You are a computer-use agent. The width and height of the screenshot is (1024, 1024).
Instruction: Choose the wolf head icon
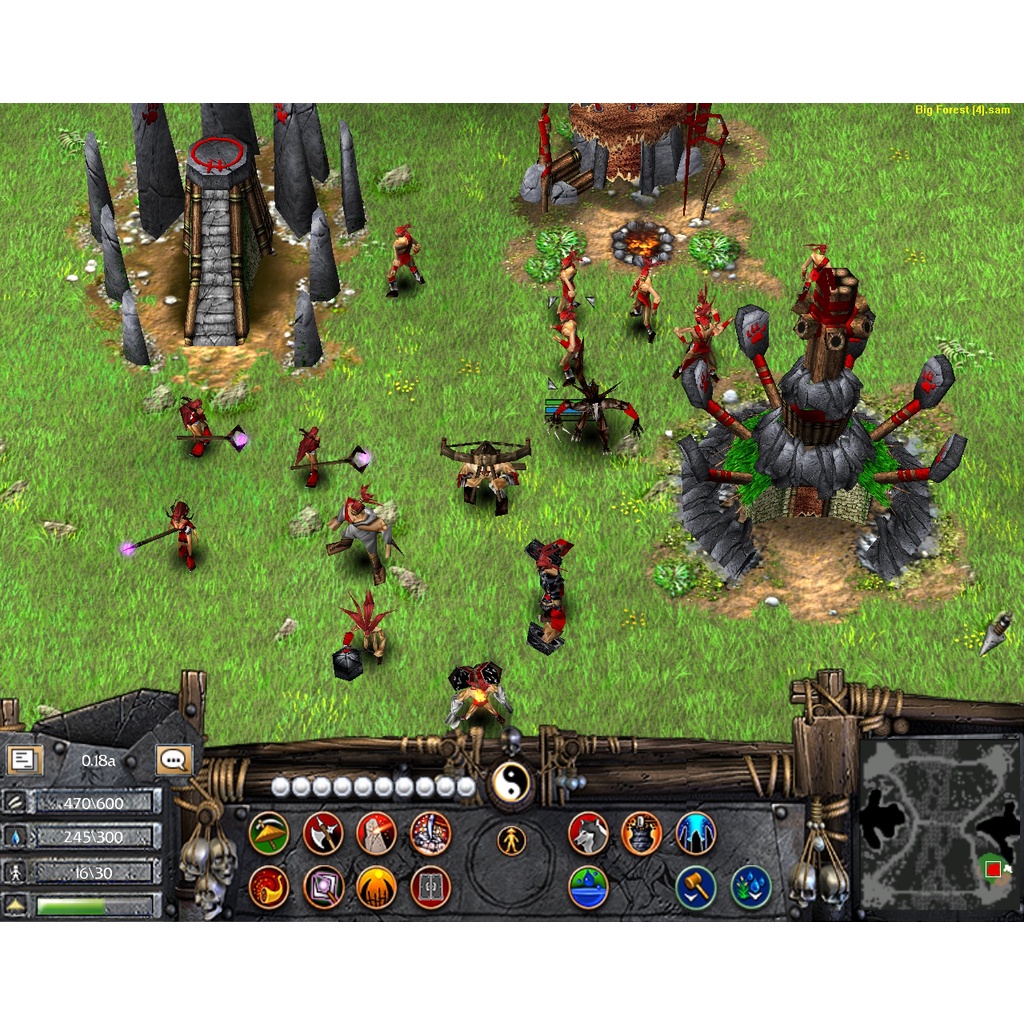point(588,832)
